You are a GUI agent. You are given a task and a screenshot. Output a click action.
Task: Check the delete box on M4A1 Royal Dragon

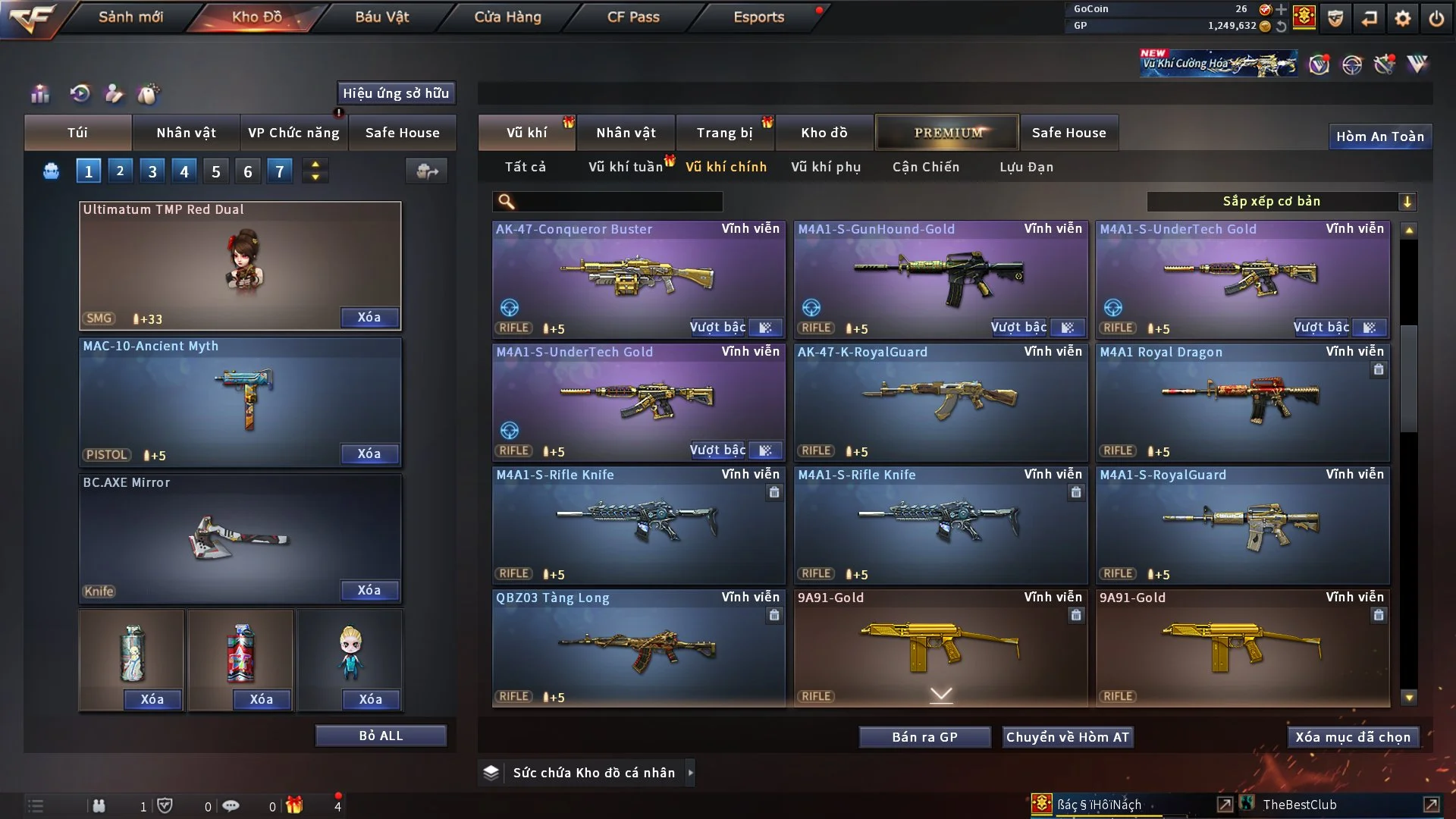(1378, 370)
